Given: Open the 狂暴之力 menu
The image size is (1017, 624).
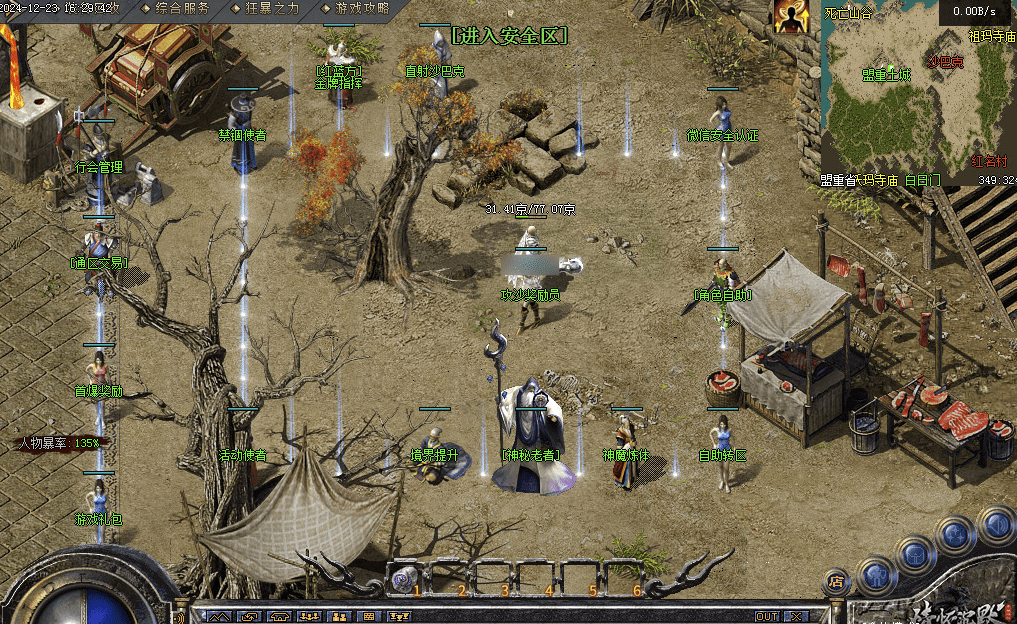Looking at the screenshot, I should click(270, 8).
